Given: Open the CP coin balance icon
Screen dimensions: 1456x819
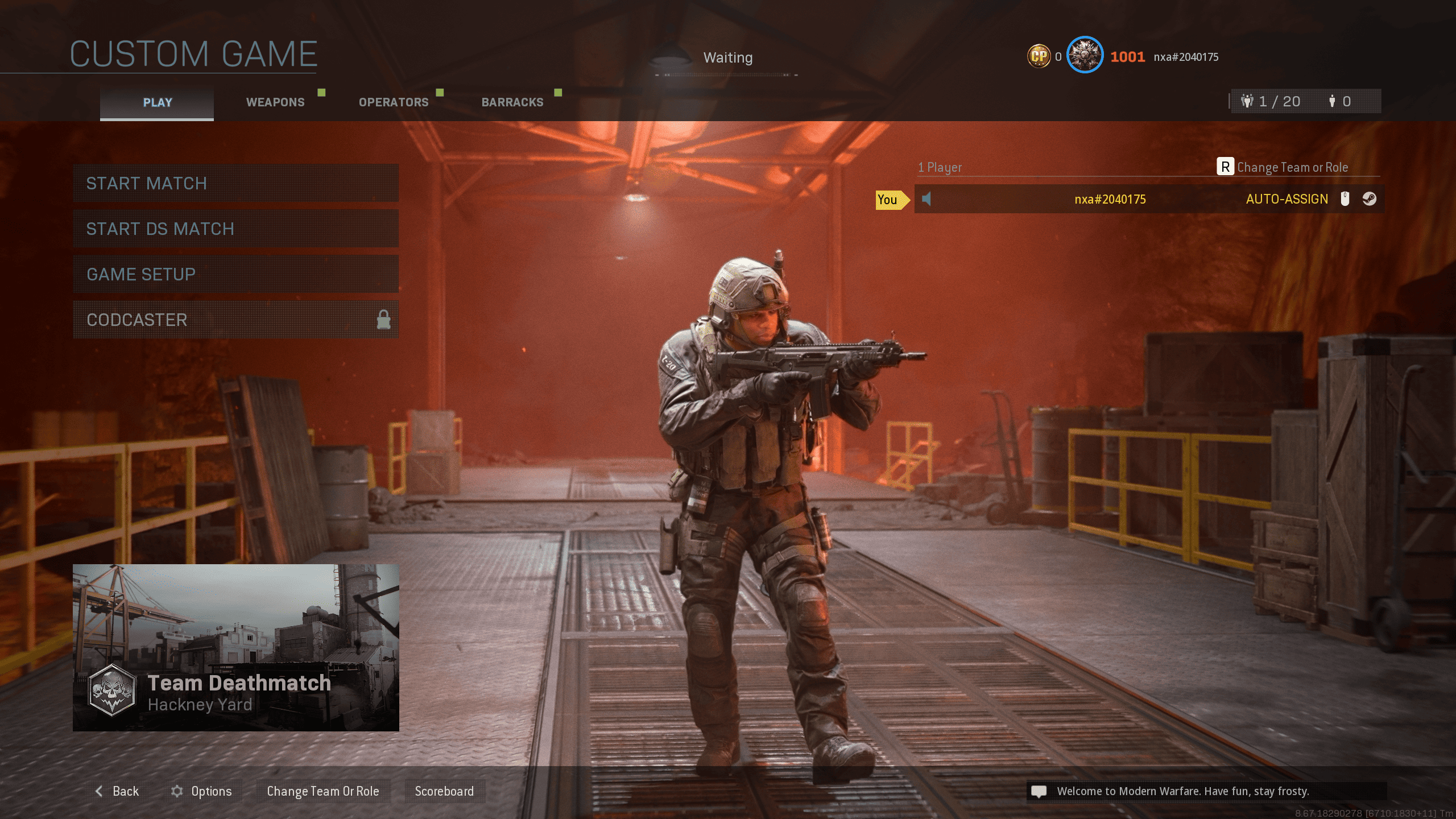Looking at the screenshot, I should coord(1040,56).
